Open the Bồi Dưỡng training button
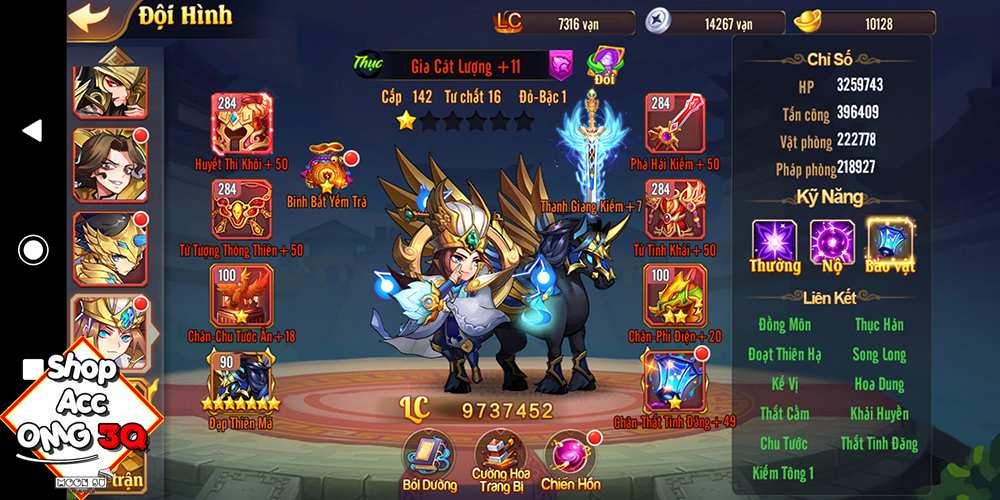Image resolution: width=1000 pixels, height=500 pixels. click(428, 453)
